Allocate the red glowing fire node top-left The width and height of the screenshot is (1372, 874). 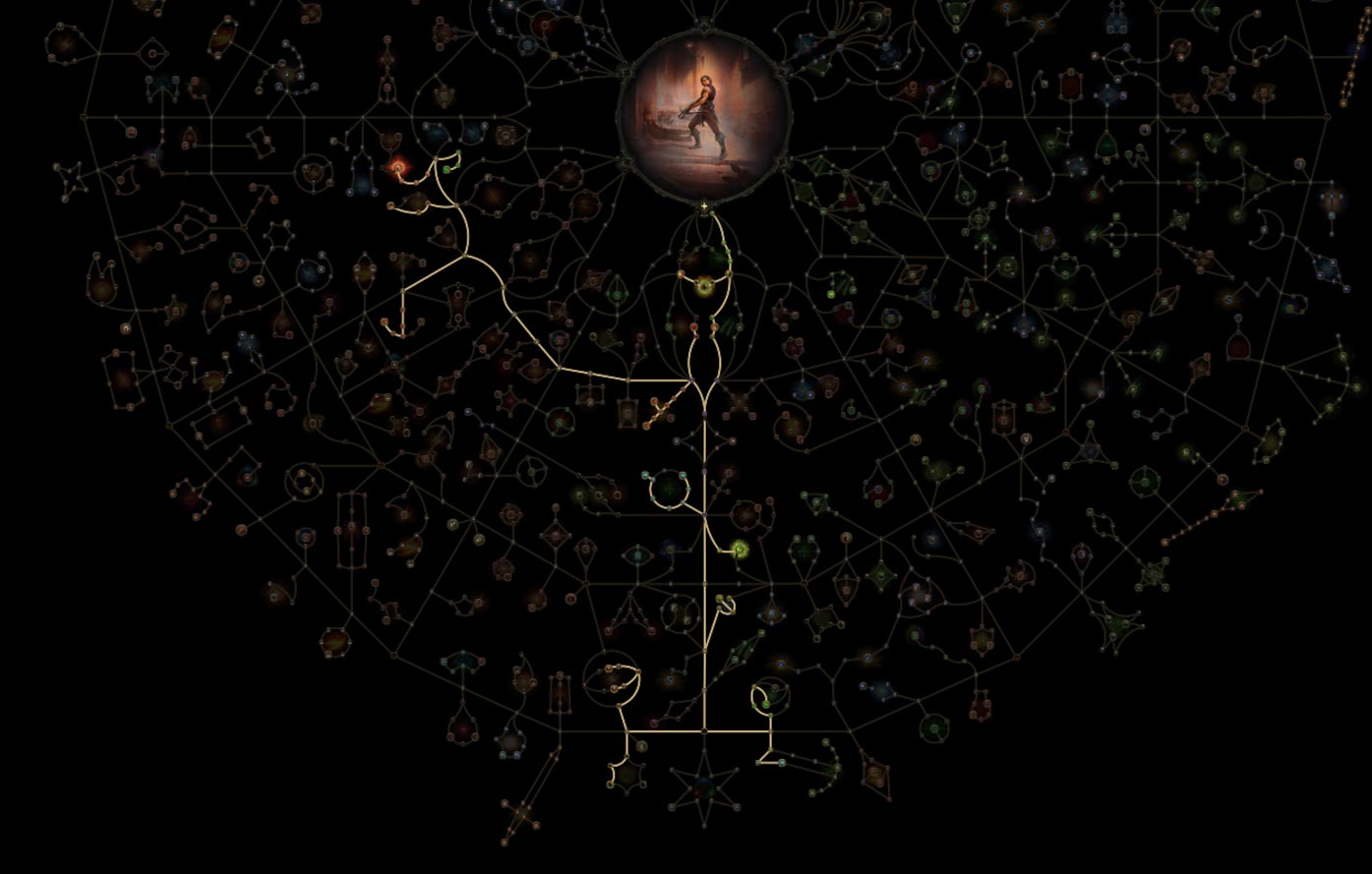click(x=398, y=168)
